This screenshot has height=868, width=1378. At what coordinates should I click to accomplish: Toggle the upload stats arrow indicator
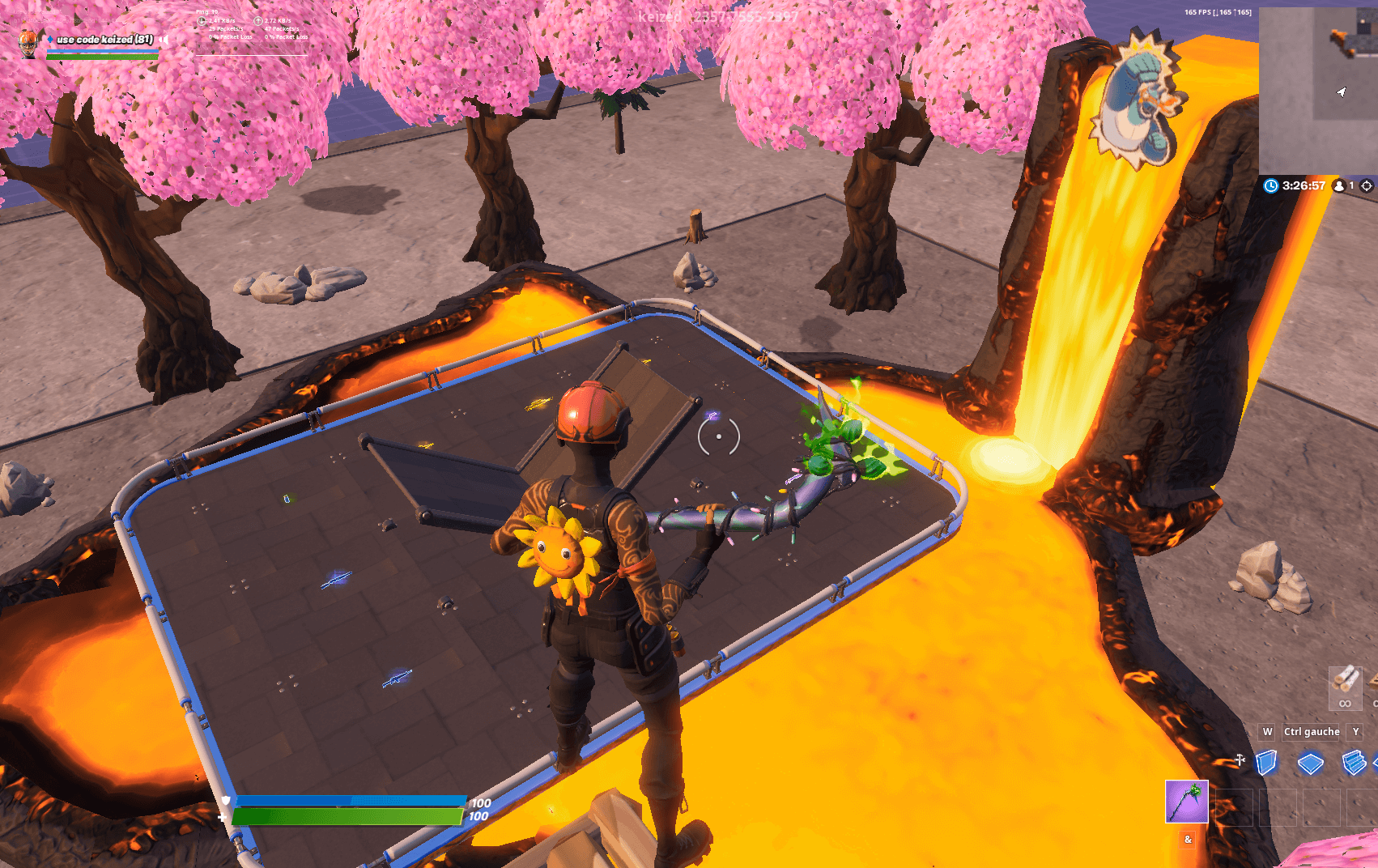(258, 21)
